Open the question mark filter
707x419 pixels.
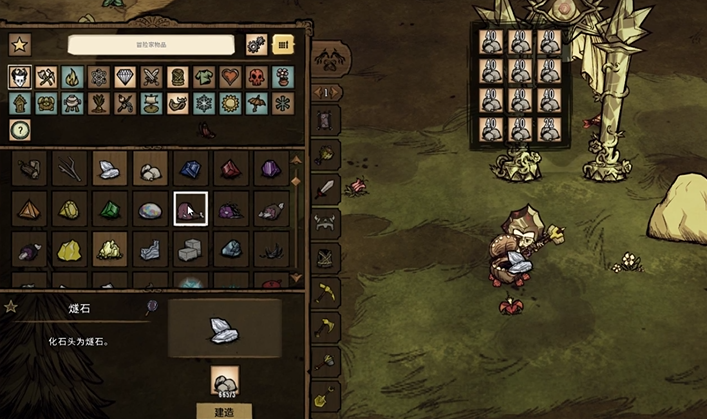(x=19, y=129)
